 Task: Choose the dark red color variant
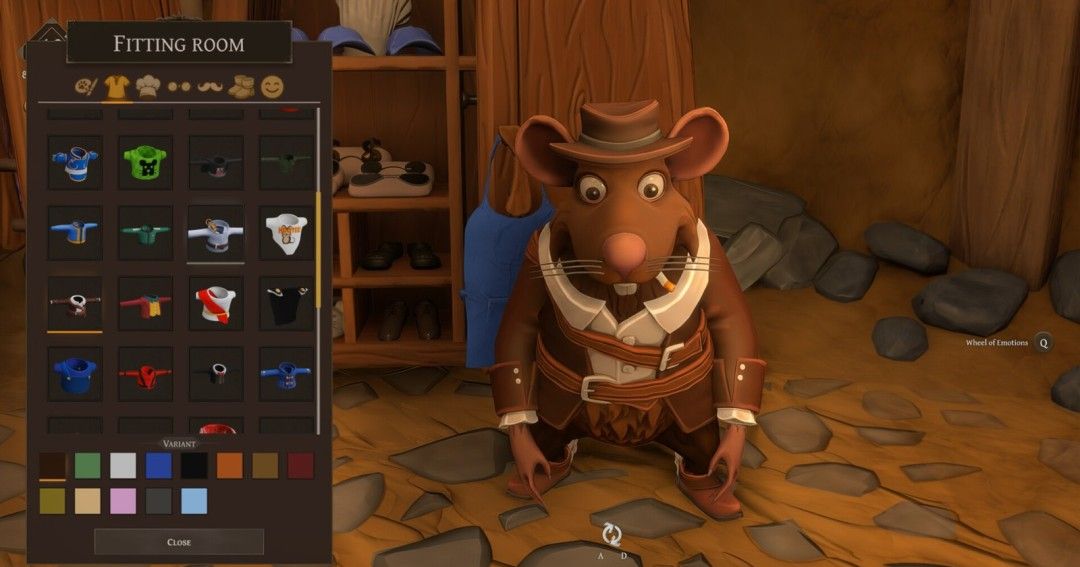[x=300, y=465]
